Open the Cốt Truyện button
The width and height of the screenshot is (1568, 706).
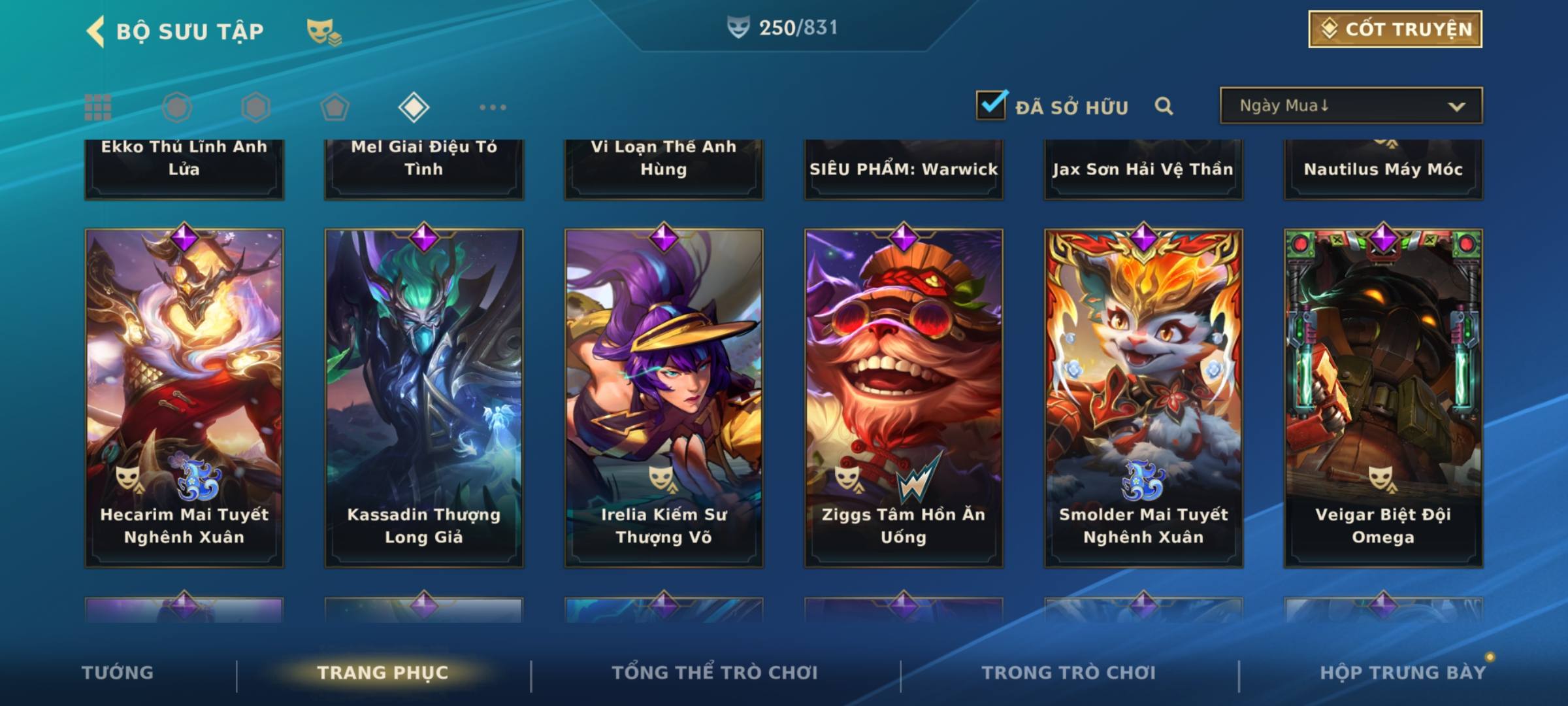[1395, 29]
